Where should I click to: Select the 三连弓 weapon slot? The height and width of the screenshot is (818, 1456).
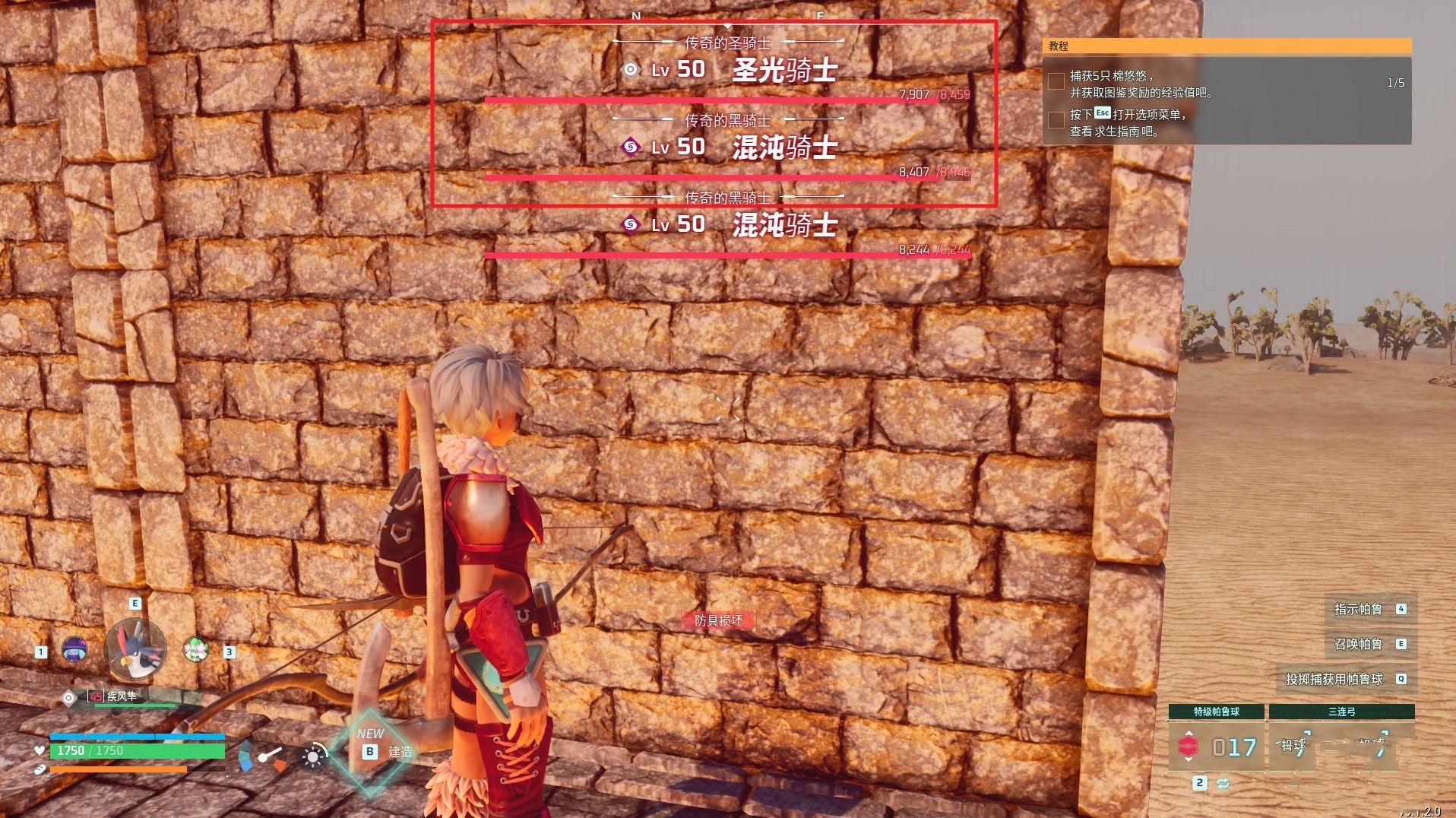[1341, 740]
